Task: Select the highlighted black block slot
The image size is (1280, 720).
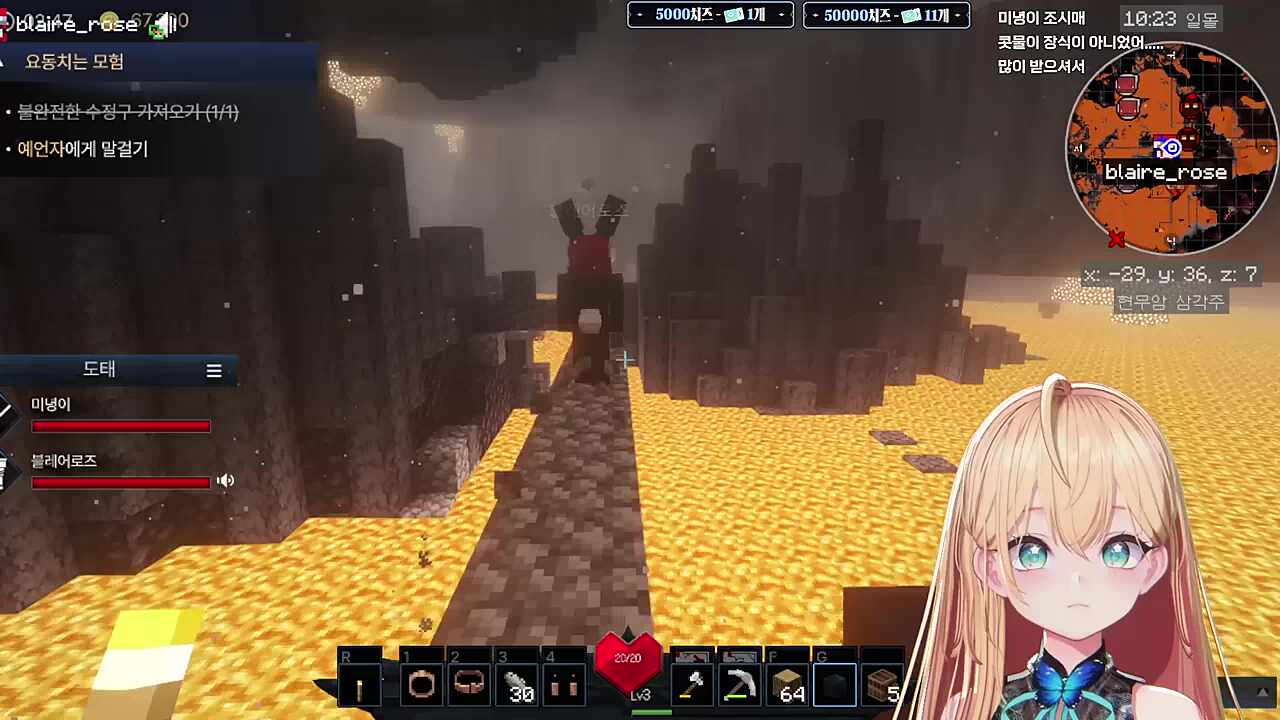Action: 834,686
